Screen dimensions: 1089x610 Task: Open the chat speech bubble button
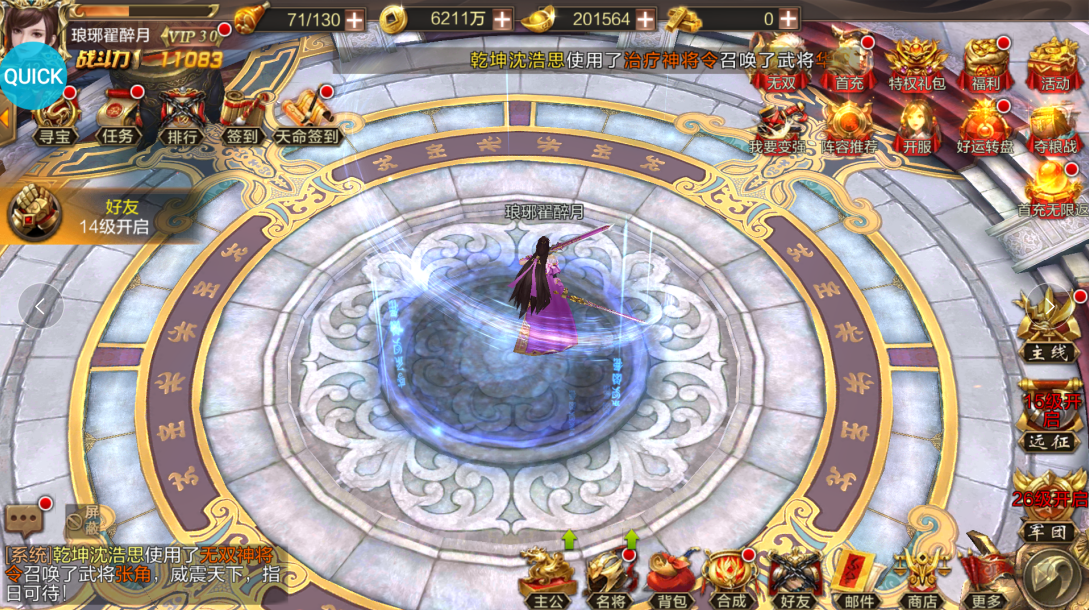pos(24,518)
